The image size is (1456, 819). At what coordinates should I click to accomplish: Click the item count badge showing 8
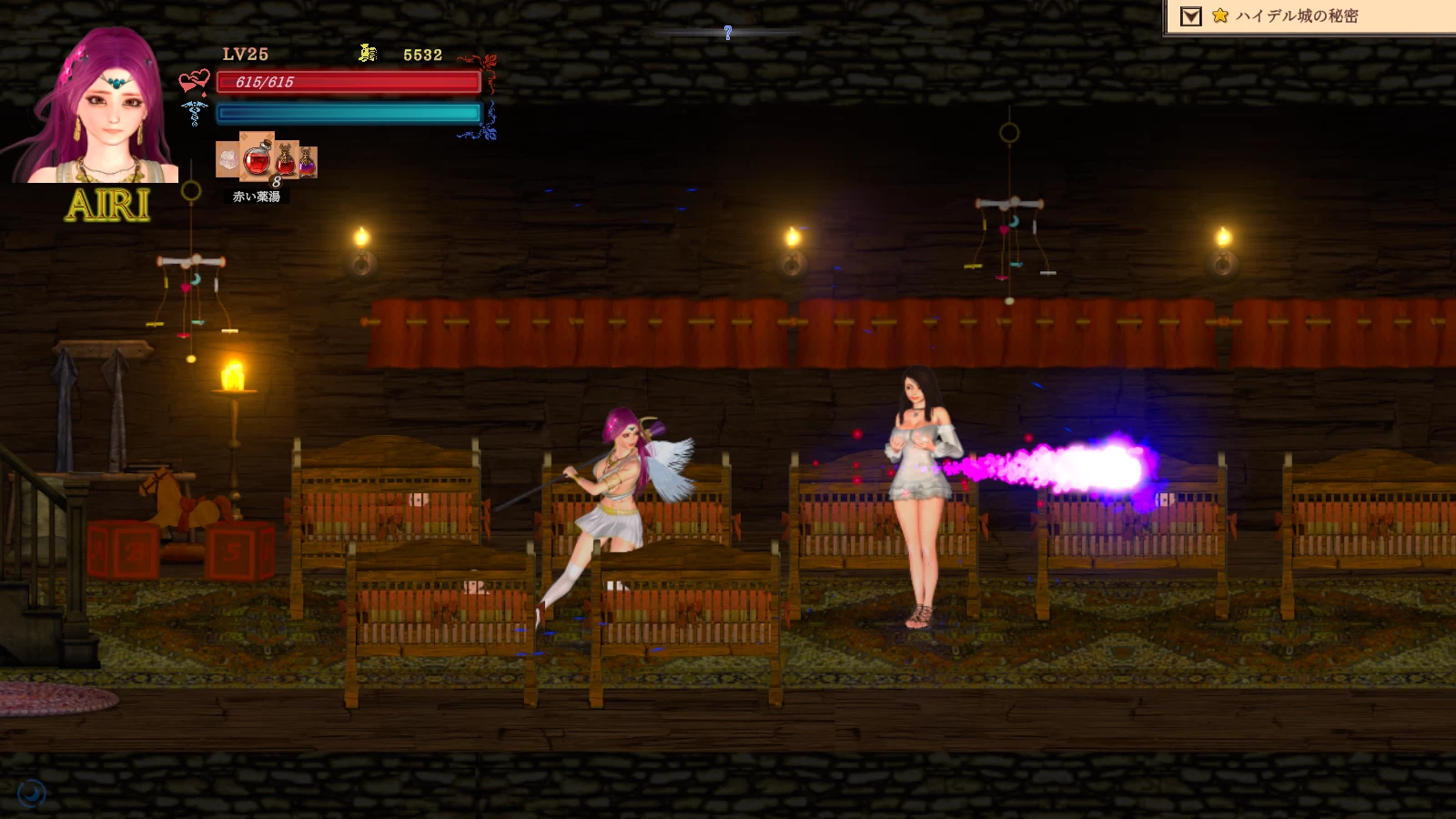point(276,182)
